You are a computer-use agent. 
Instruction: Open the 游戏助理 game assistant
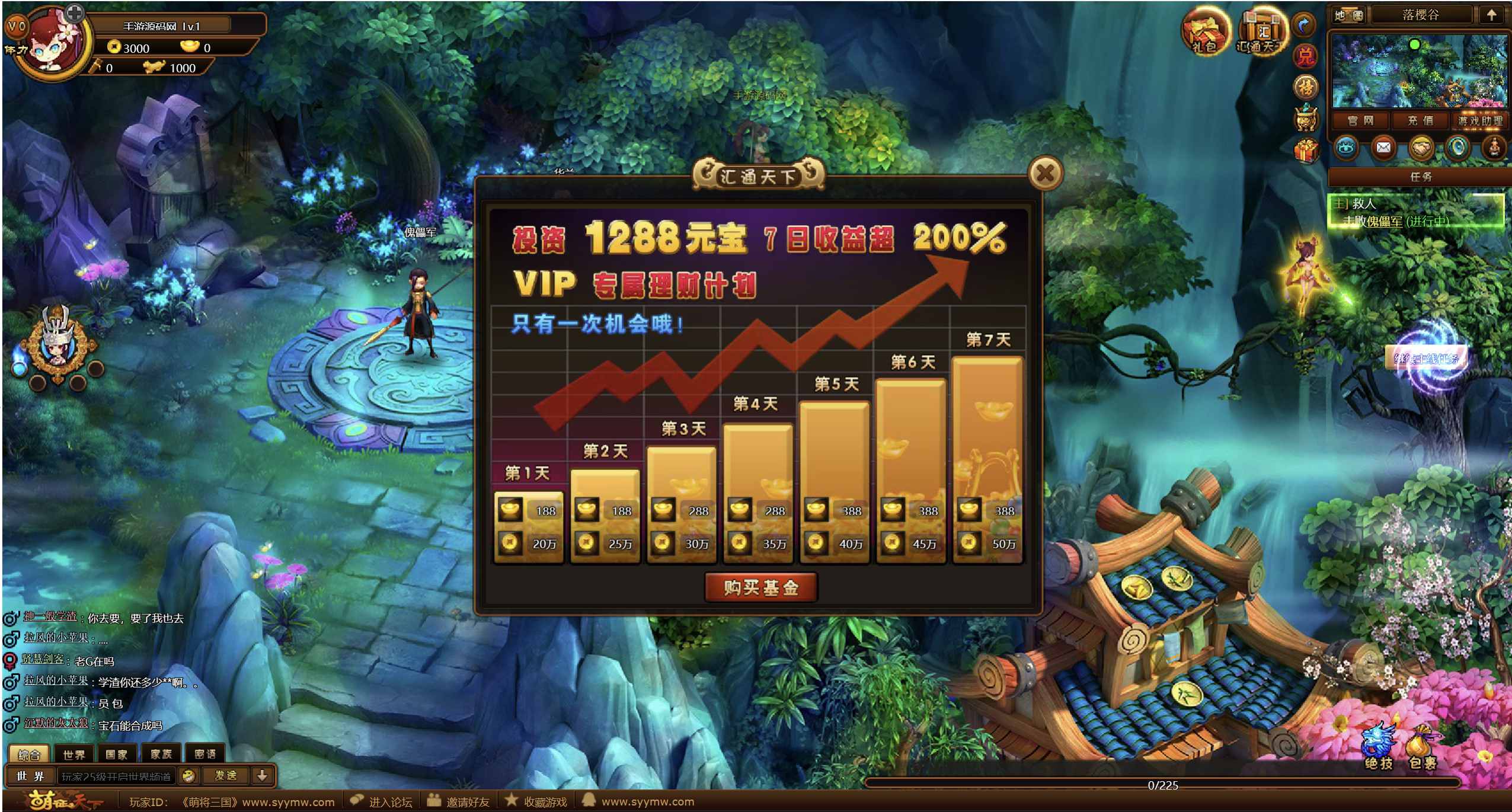pyautogui.click(x=1480, y=121)
